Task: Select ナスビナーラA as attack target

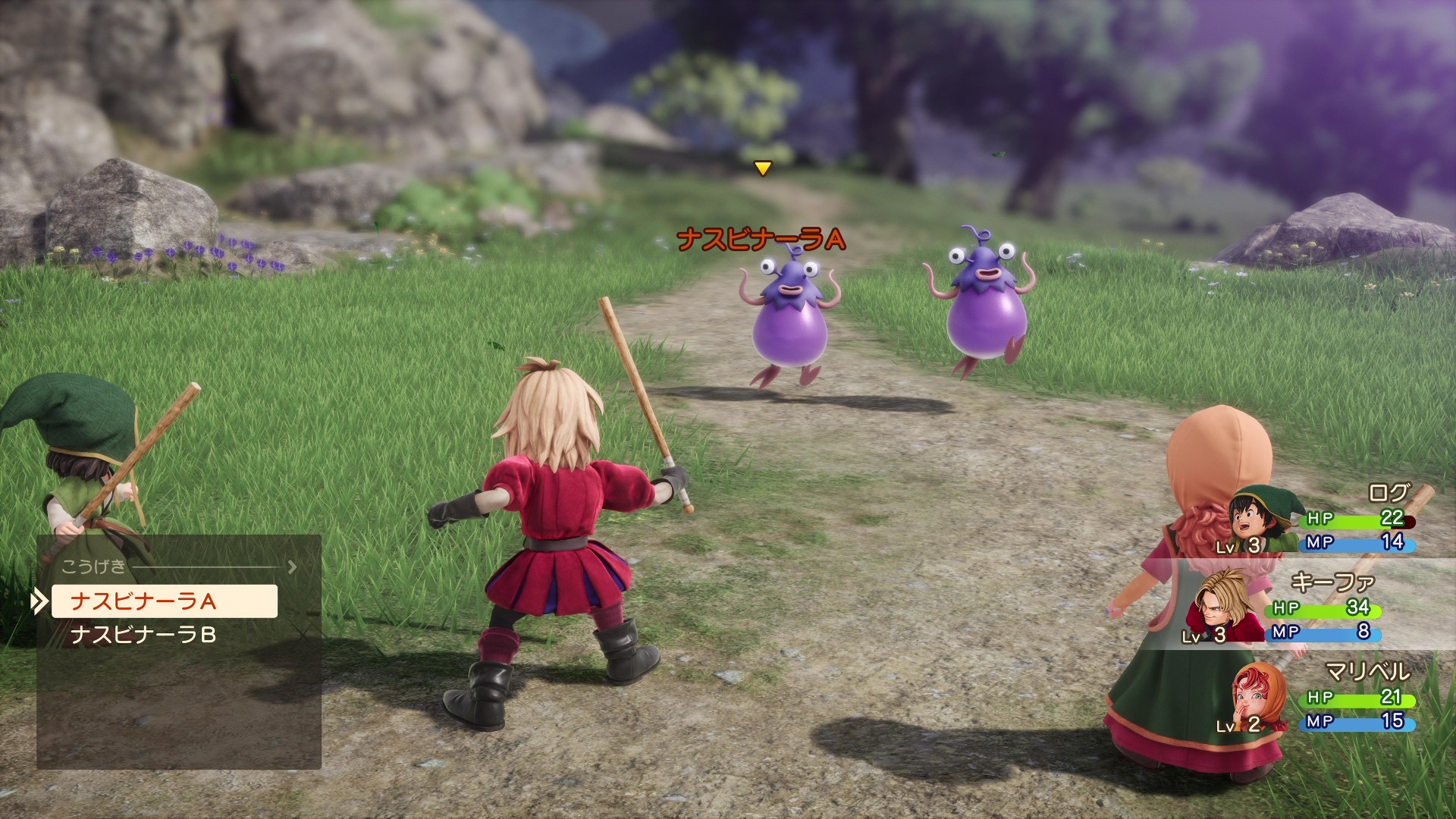Action: point(164,601)
